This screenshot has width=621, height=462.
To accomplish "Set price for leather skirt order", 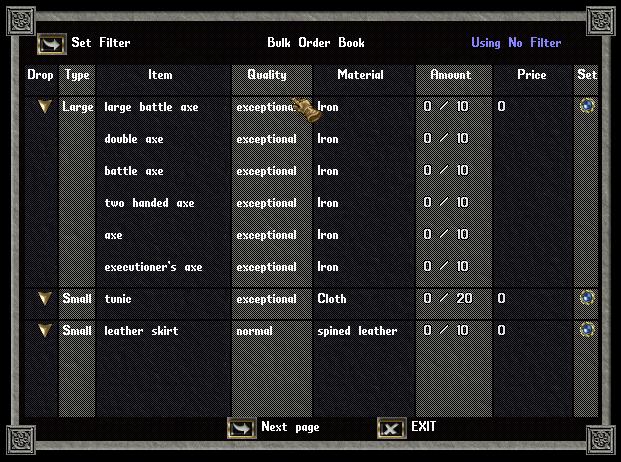I will [x=587, y=330].
